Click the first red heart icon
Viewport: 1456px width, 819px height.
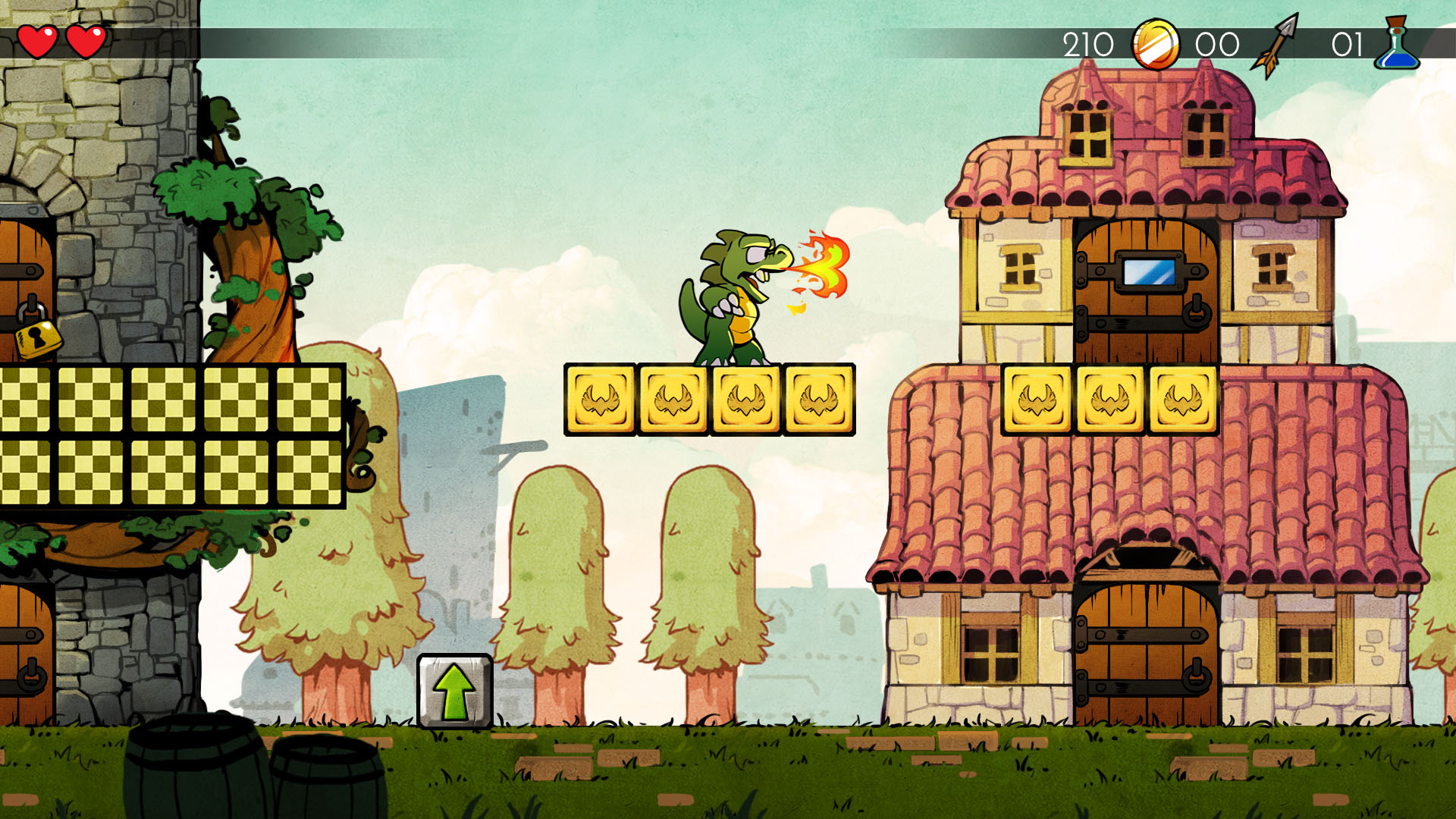36,39
